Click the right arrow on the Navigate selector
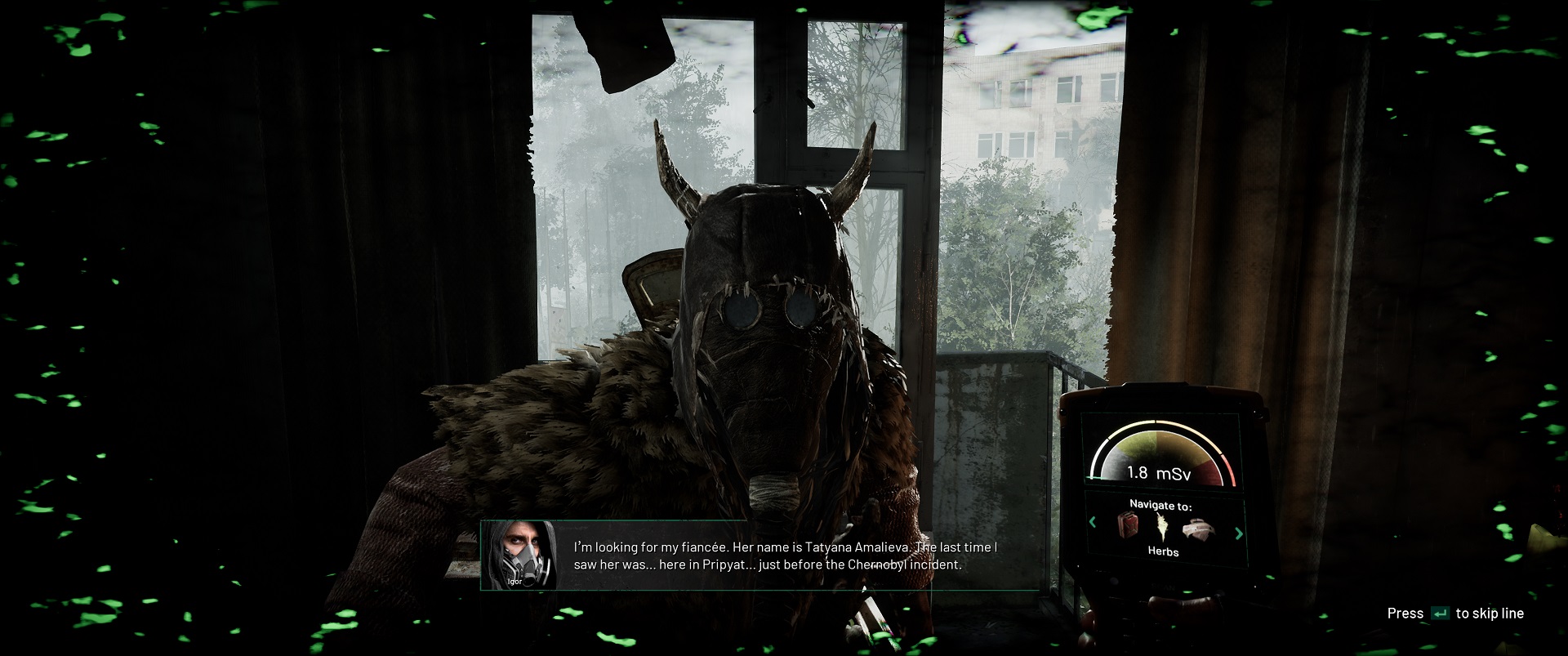This screenshot has height=656, width=1568. click(x=1238, y=533)
